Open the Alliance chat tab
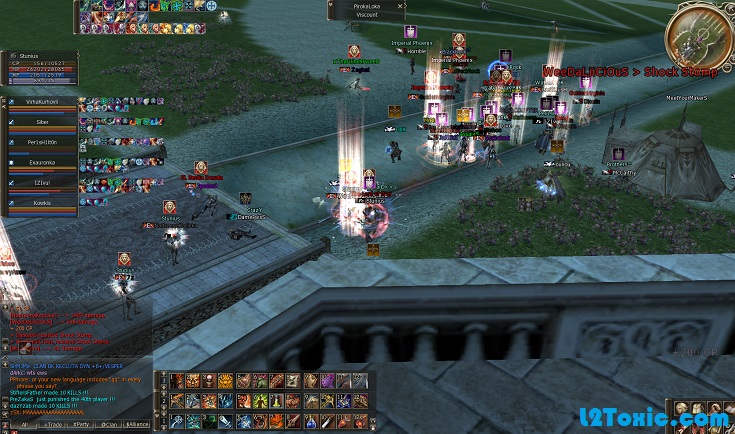The width and height of the screenshot is (735, 434). tap(138, 425)
